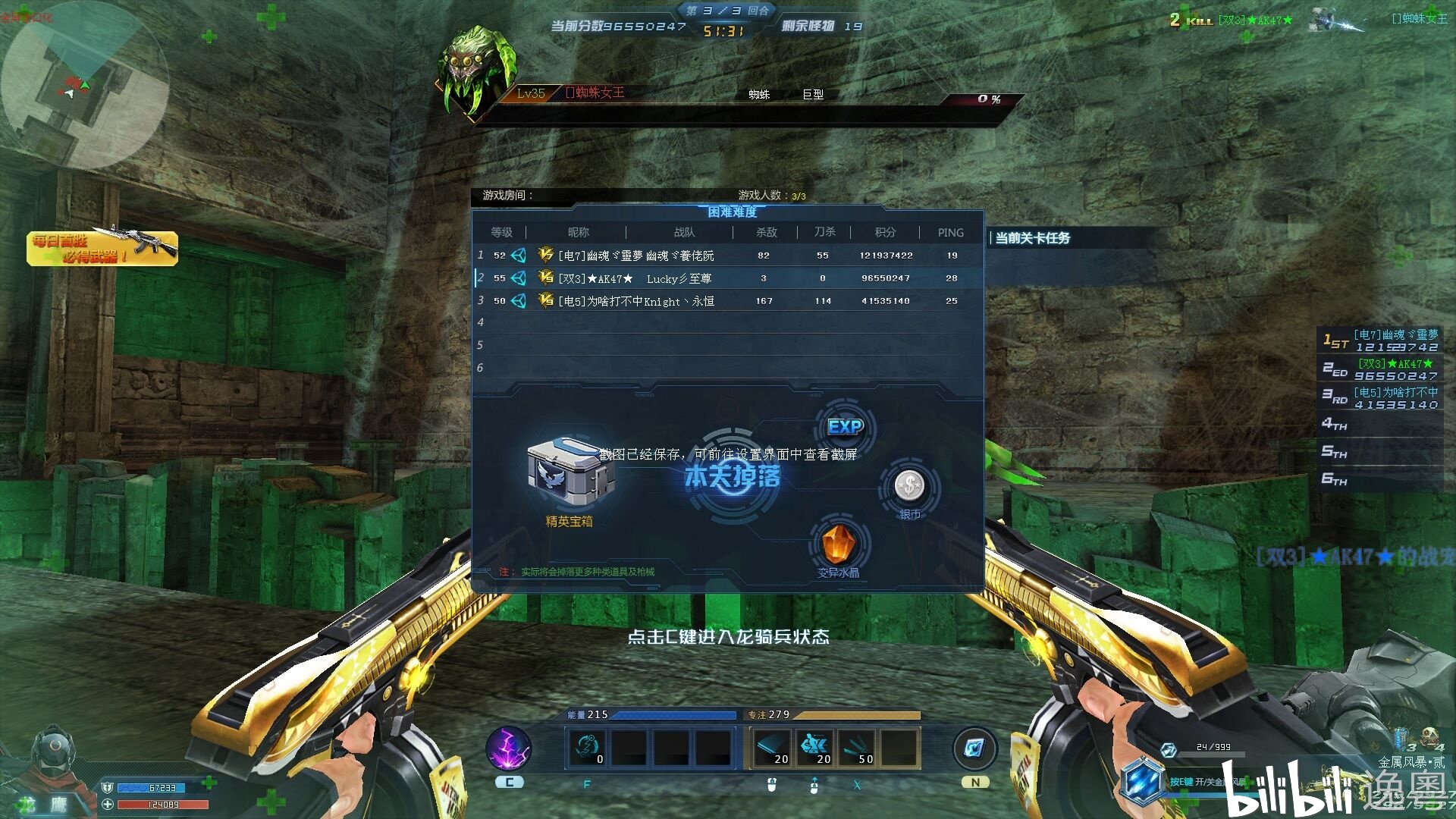Click the blue card icon above N

974,748
